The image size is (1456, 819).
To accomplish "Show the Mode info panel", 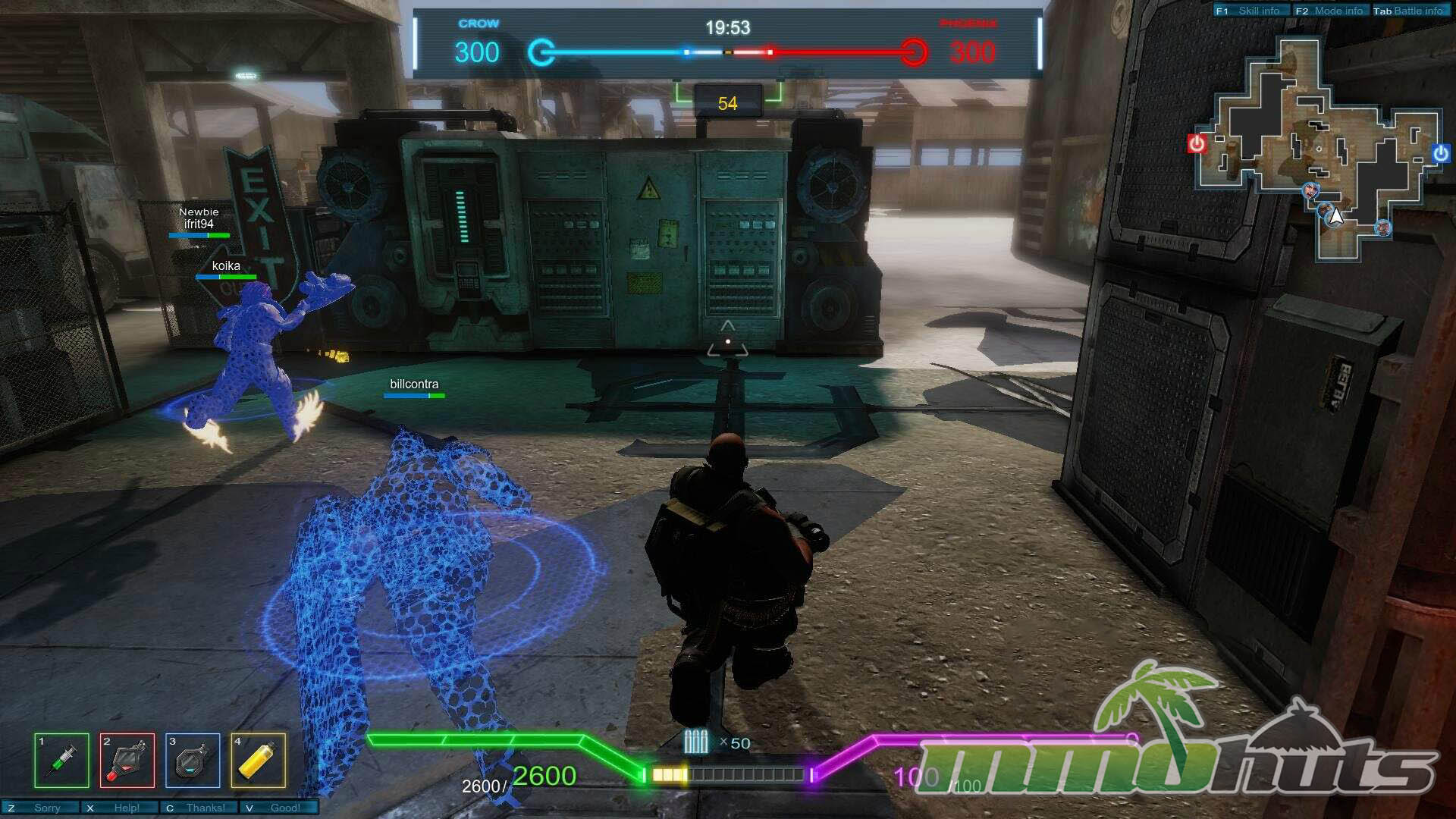I will click(1330, 11).
